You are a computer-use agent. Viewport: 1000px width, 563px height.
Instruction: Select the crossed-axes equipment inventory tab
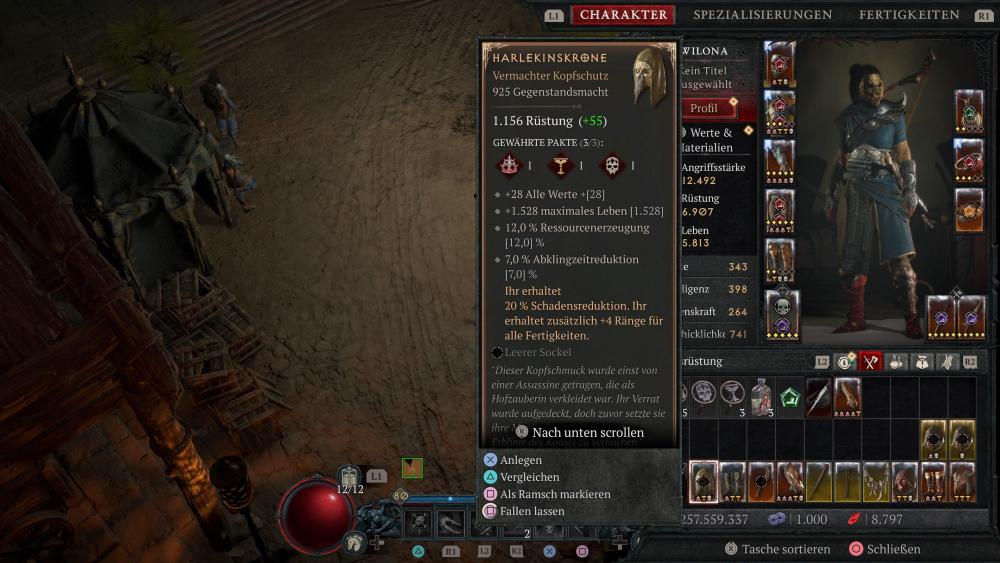[870, 361]
